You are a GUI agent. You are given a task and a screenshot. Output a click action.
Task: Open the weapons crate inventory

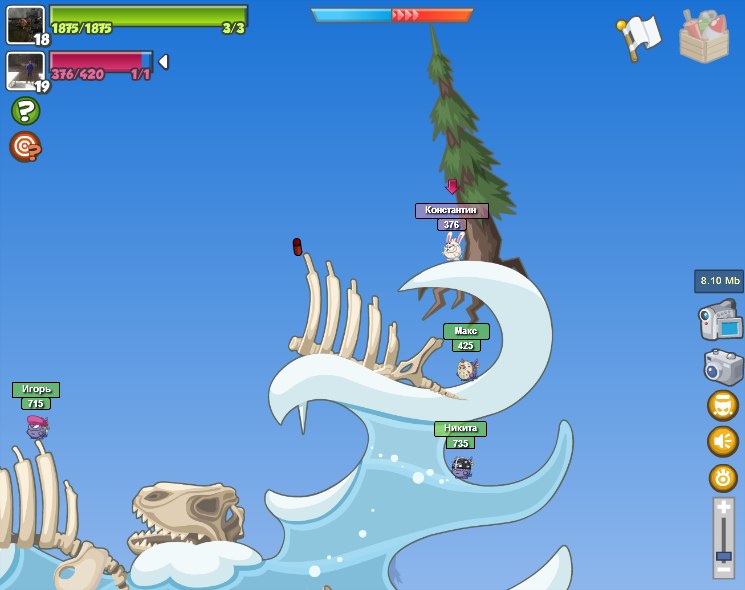703,36
